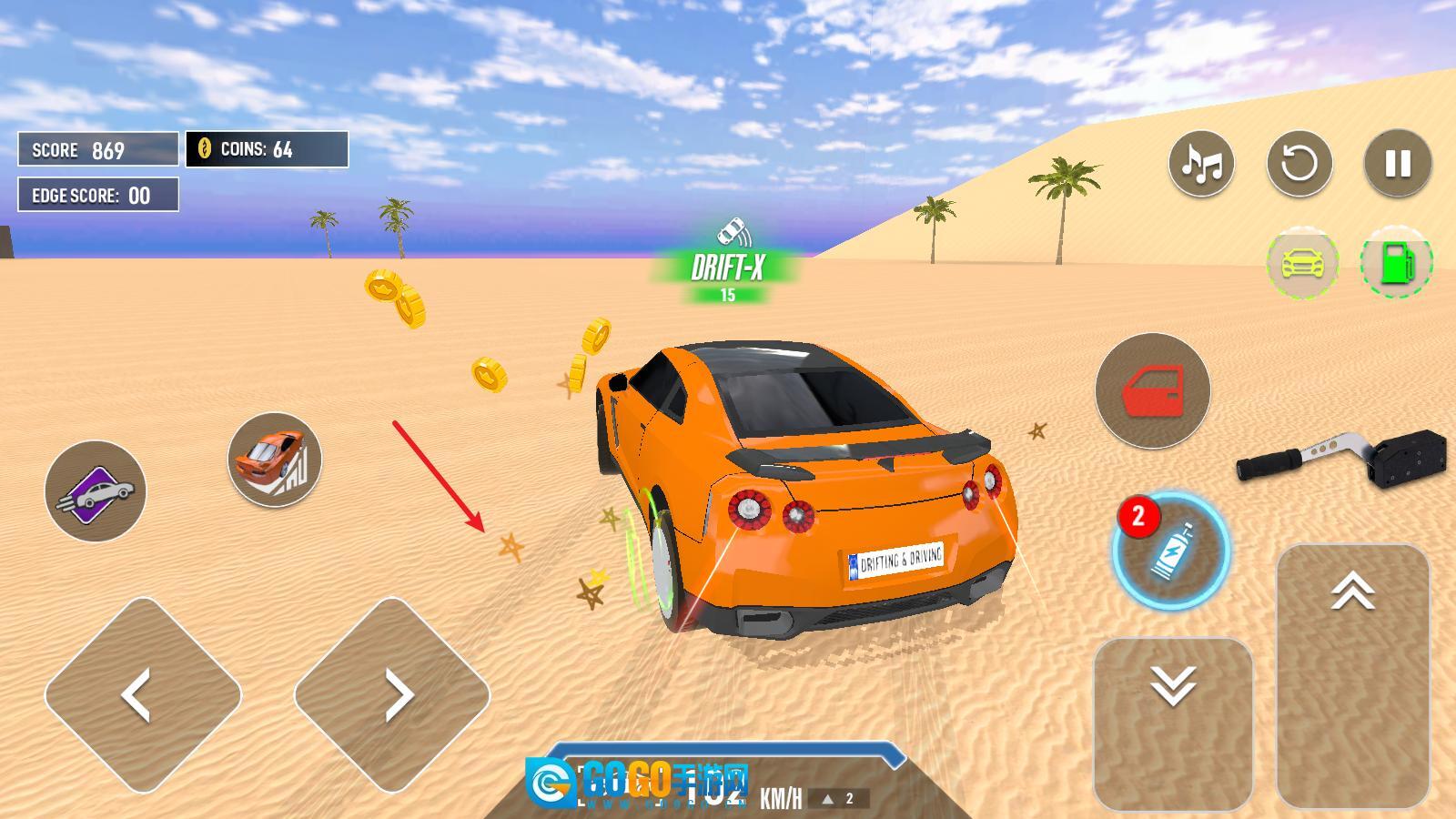
Task: Toggle the music note button
Action: [1201, 164]
